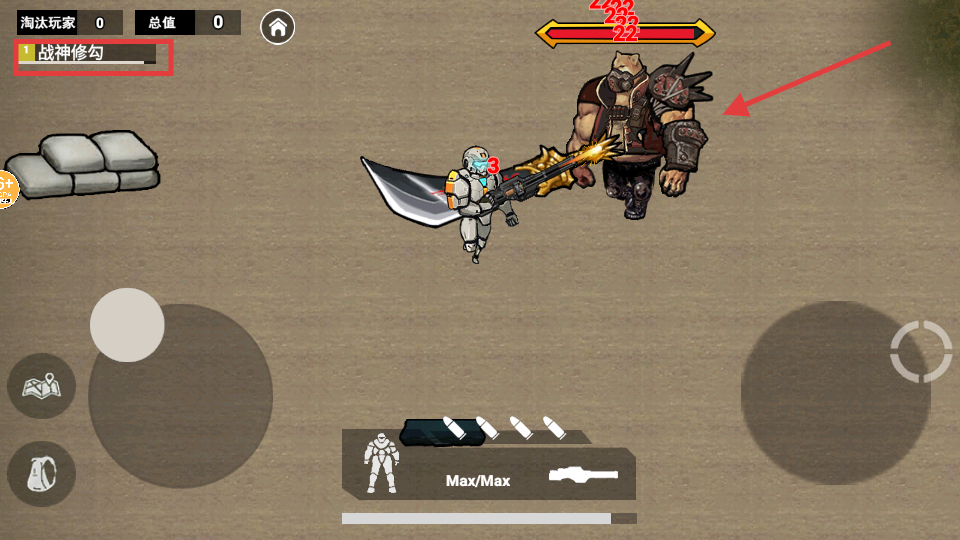Viewport: 960px width, 540px height.
Task: Tap the crosshair aim button
Action: coord(921,351)
